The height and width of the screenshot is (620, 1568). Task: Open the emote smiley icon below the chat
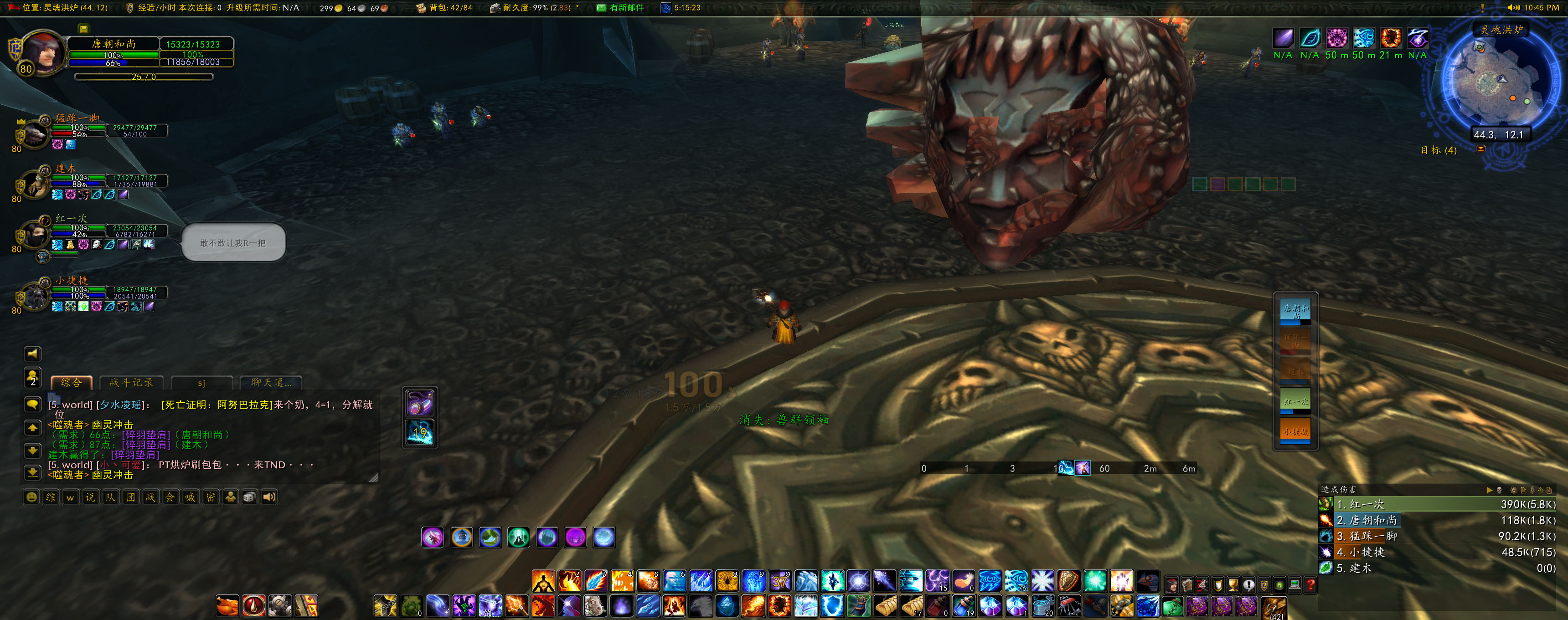coord(32,497)
